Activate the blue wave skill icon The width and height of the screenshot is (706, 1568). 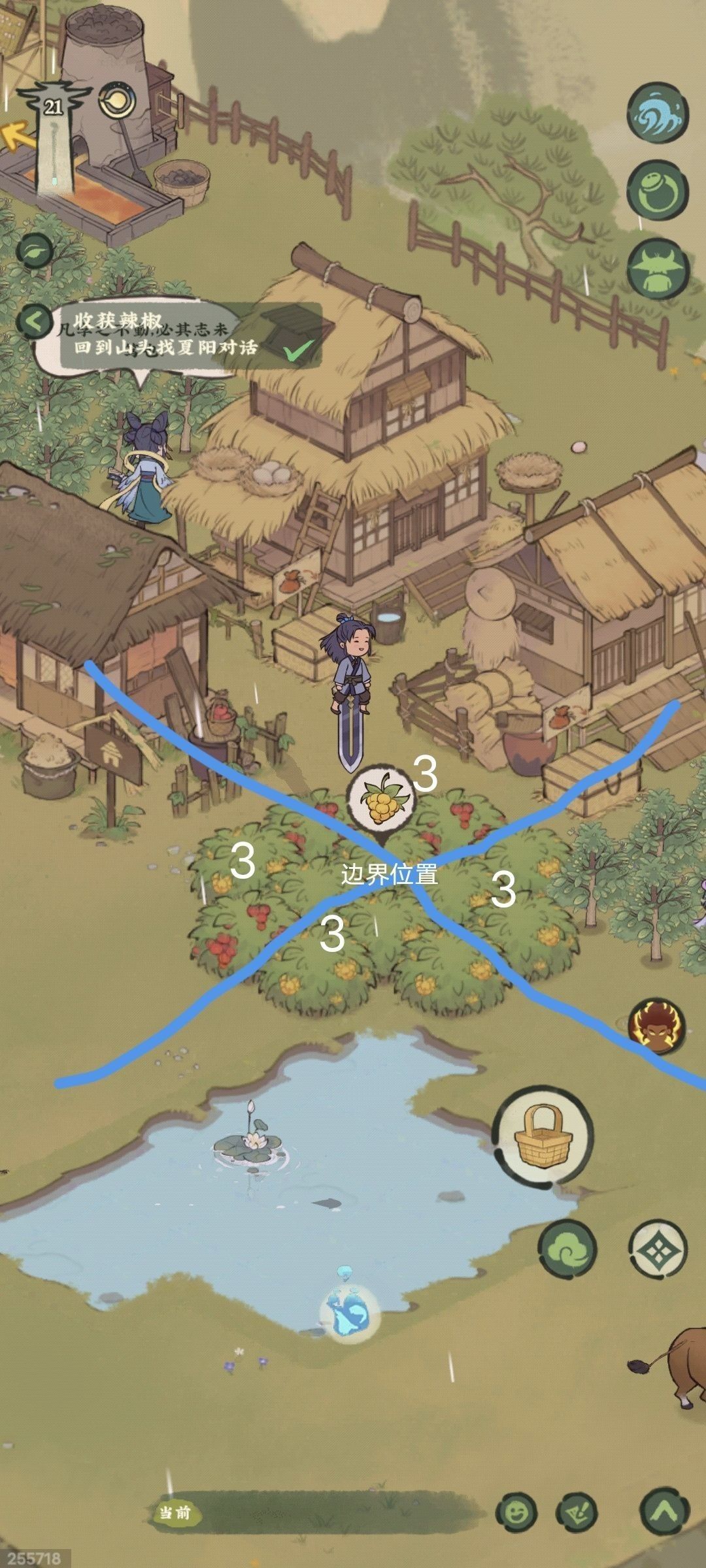(657, 113)
